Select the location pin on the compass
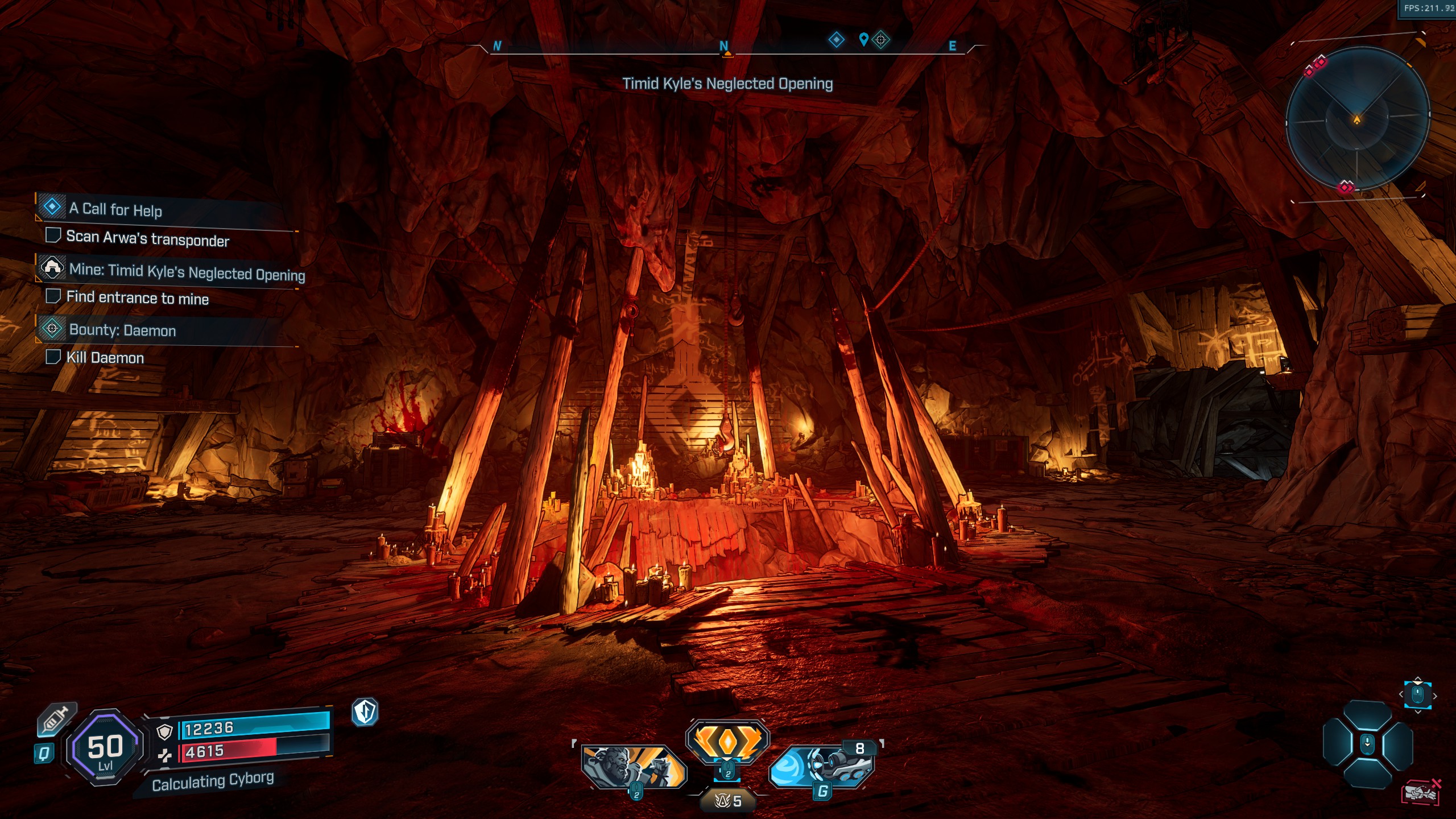This screenshot has height=819, width=1456. [x=863, y=39]
